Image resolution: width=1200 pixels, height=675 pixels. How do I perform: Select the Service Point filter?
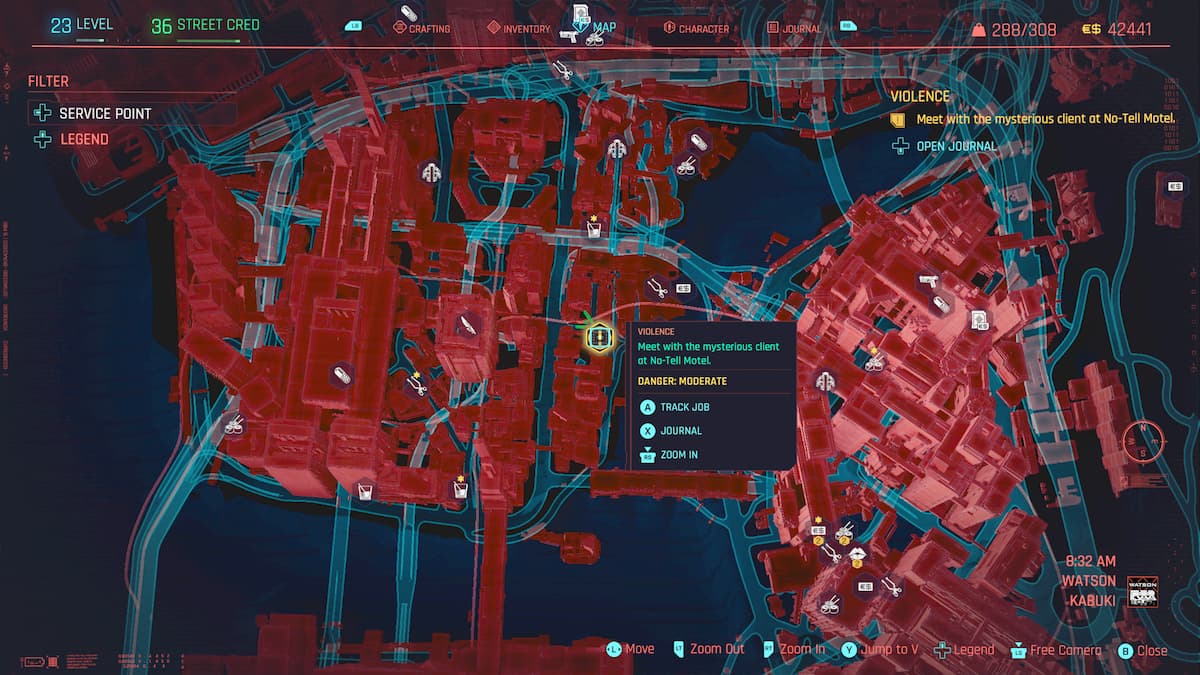pyautogui.click(x=104, y=114)
